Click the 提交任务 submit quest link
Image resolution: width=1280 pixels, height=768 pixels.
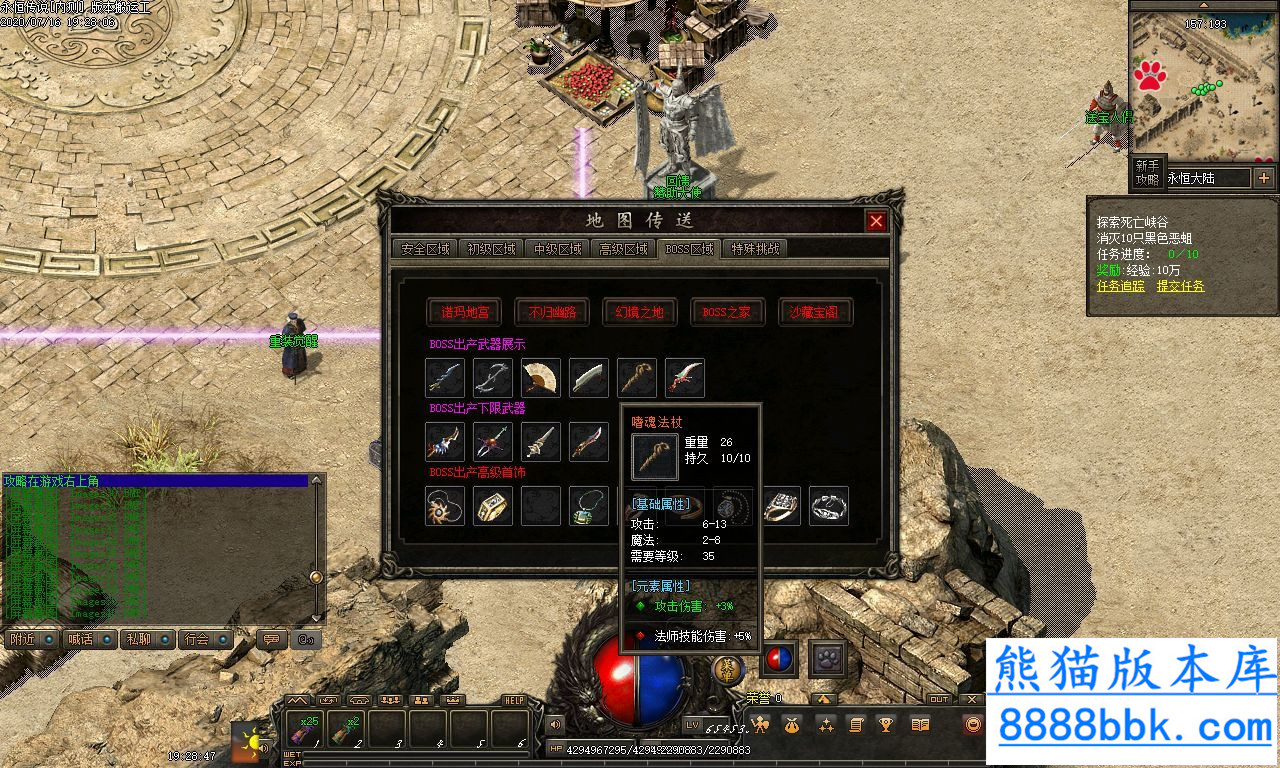(x=1181, y=286)
